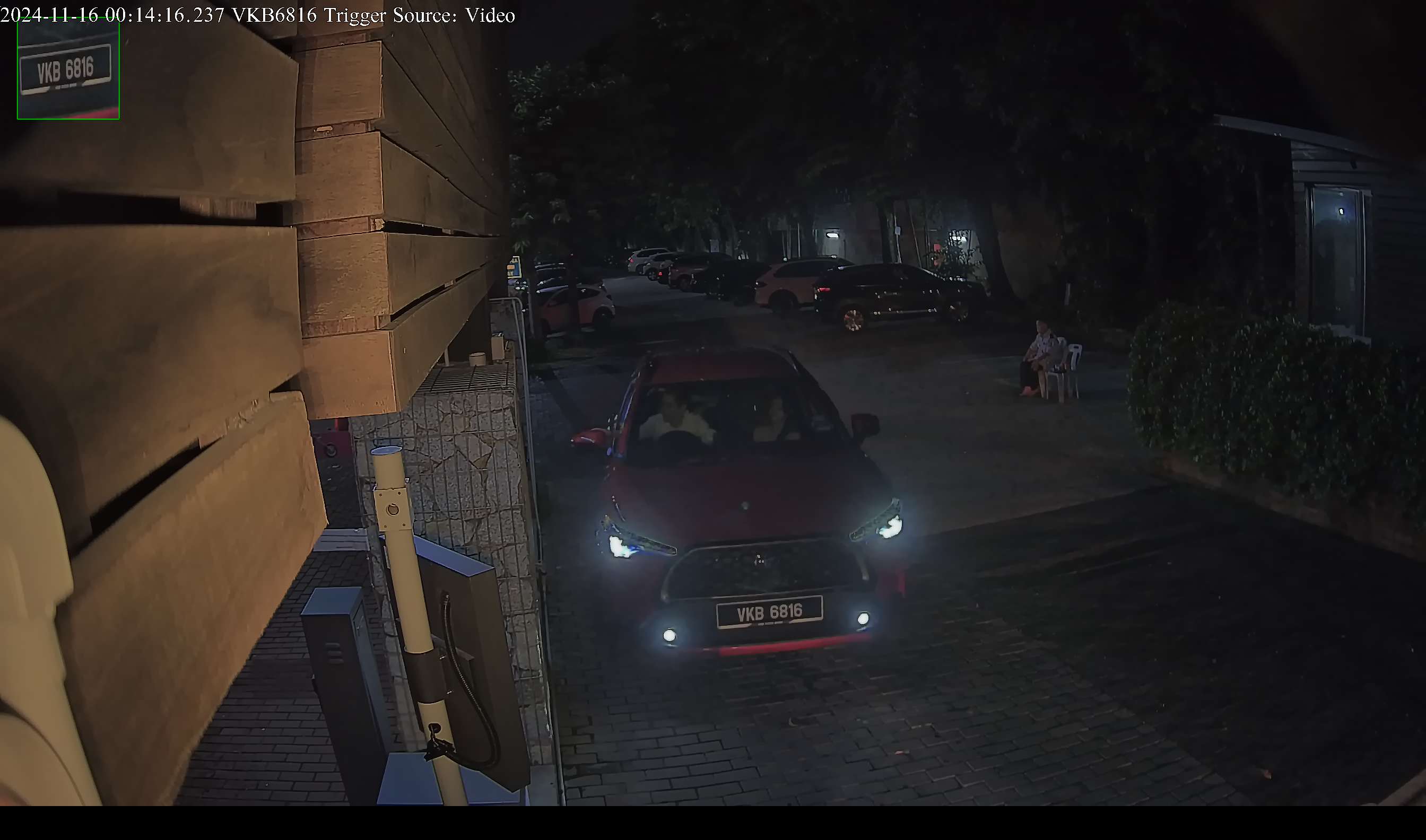This screenshot has height=840, width=1426.
Task: Open the VKB 6816 plate snapshot thumbnail
Action: [68, 69]
